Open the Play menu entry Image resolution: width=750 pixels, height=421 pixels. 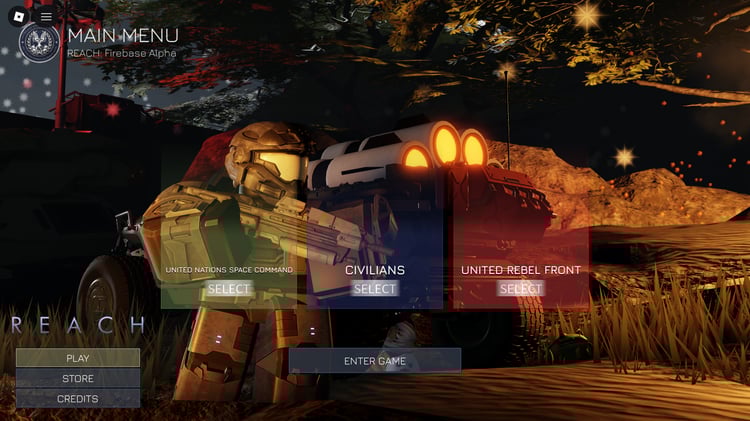(x=78, y=358)
